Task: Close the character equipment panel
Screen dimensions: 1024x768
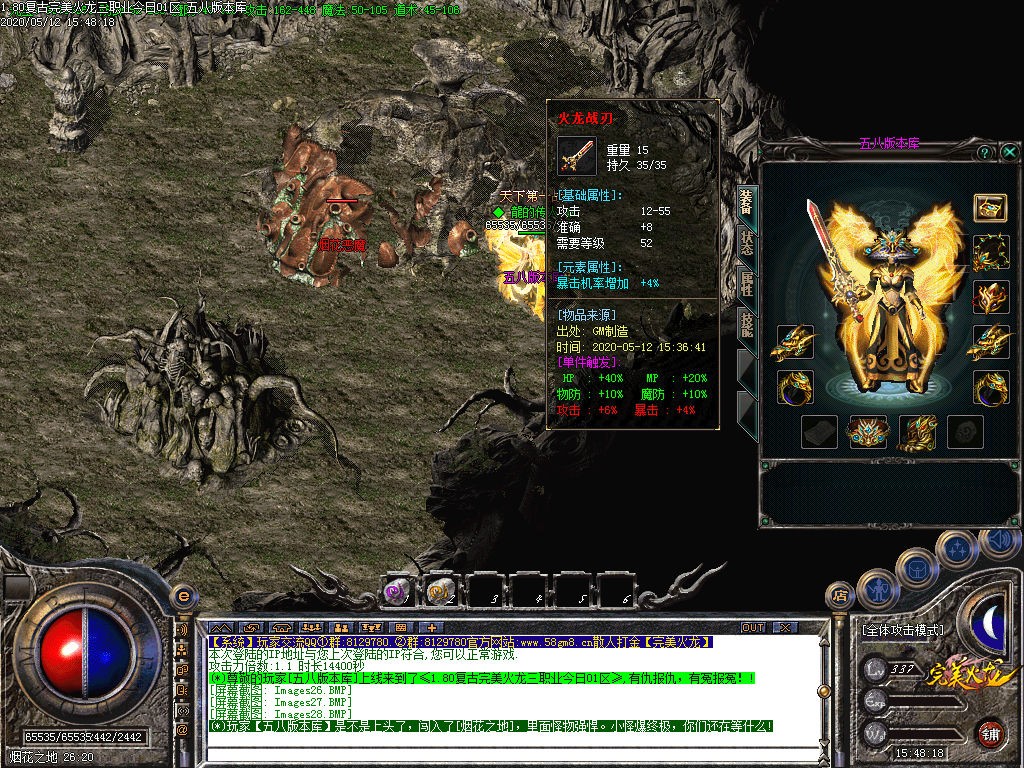Action: point(1010,152)
